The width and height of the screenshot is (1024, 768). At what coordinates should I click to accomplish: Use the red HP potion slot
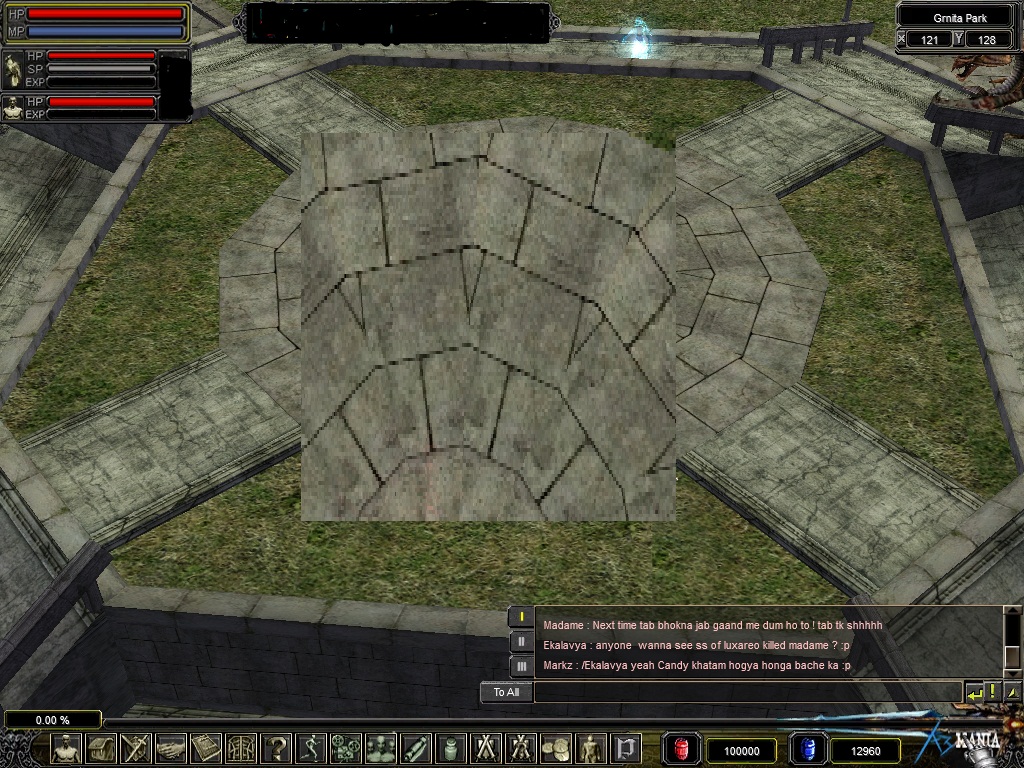682,749
